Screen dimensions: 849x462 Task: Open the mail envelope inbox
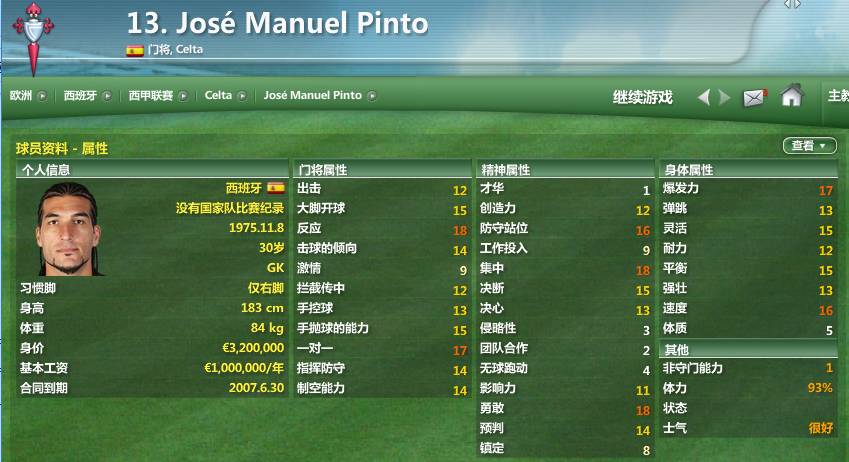(x=754, y=97)
